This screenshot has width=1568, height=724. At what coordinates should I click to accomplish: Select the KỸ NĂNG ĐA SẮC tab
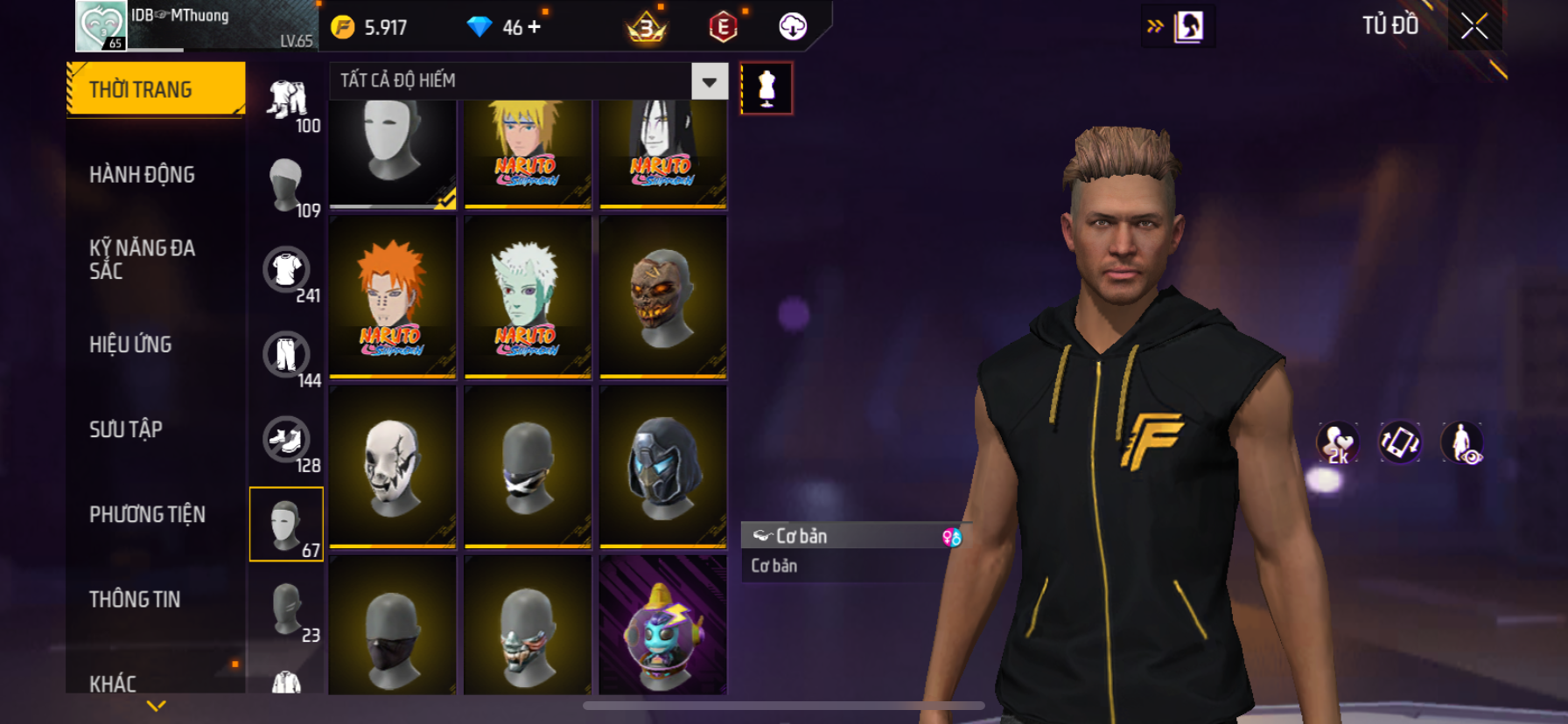click(142, 260)
